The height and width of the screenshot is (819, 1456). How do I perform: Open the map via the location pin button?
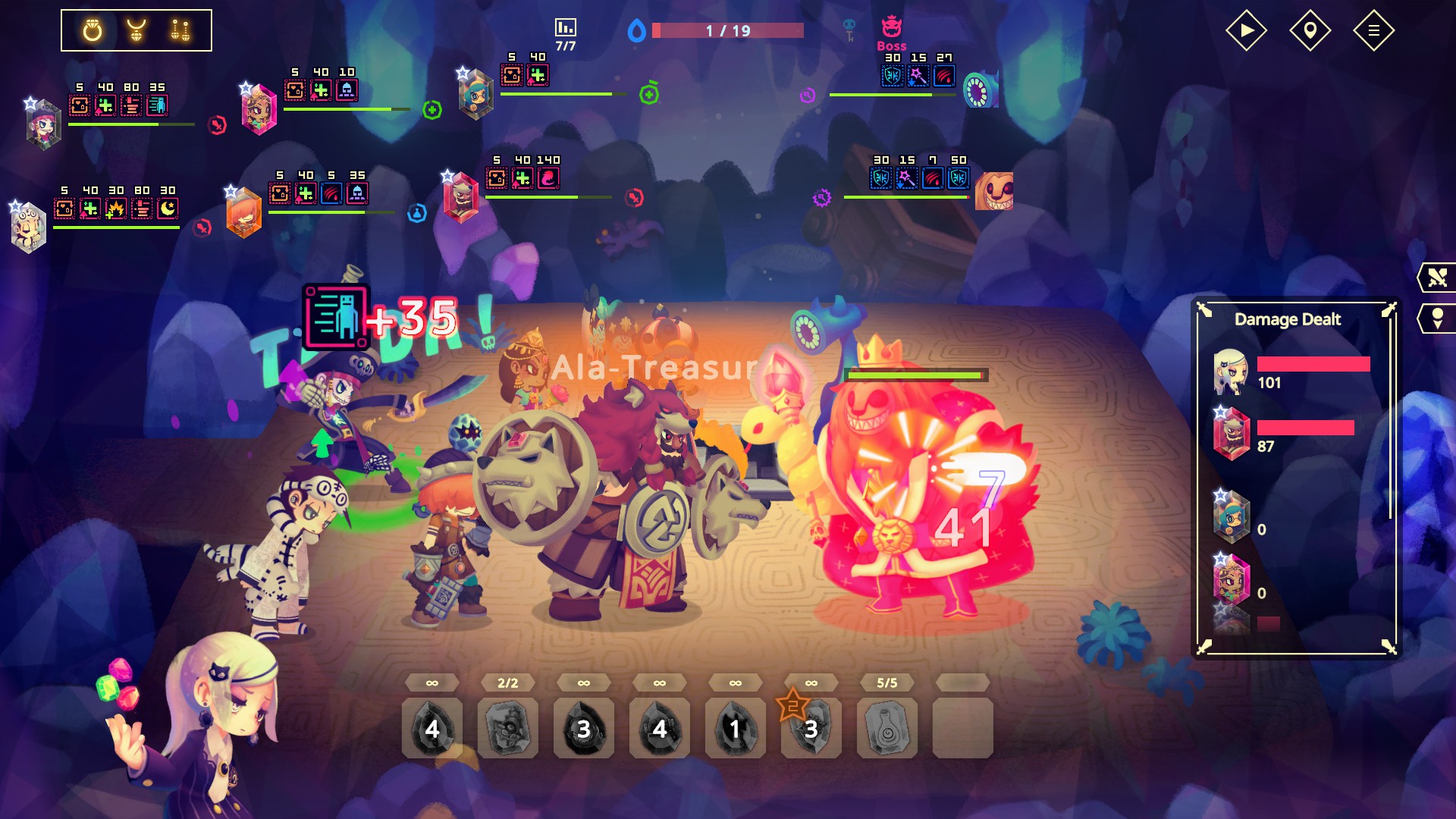click(x=1310, y=31)
